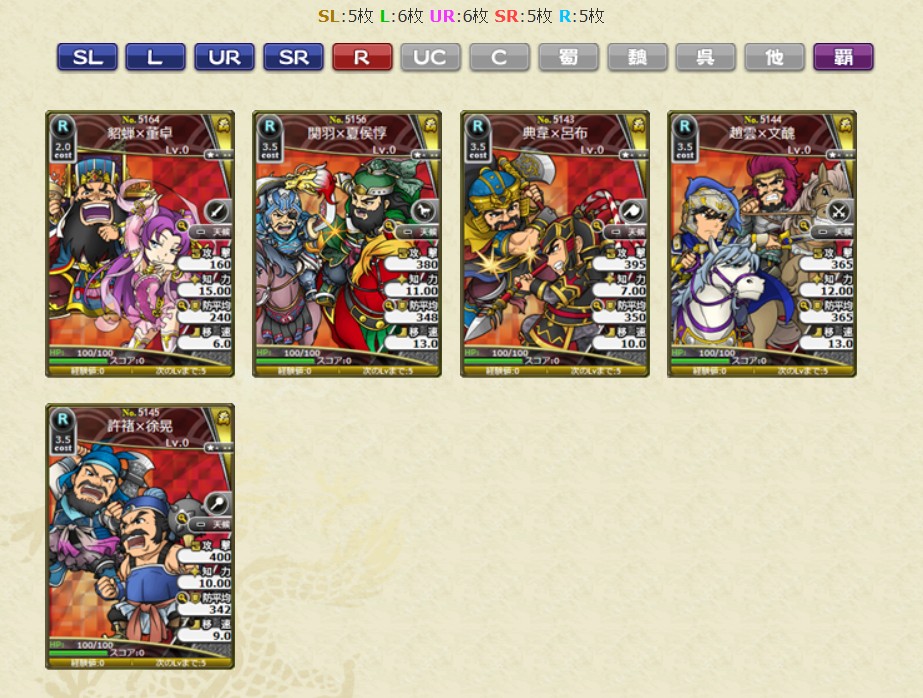Image resolution: width=923 pixels, height=698 pixels.
Task: Activate the purple 覇 filter button
Action: click(x=843, y=57)
